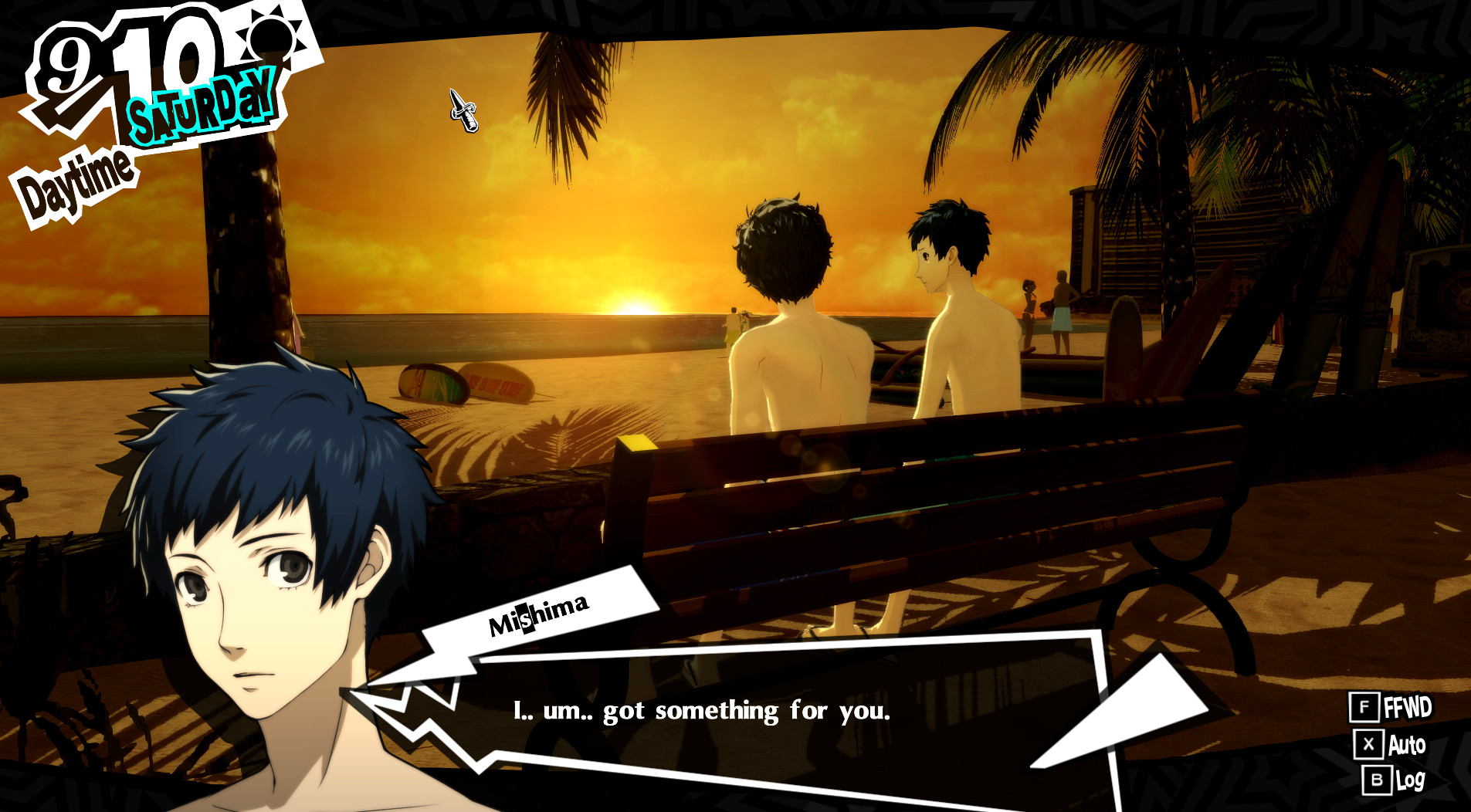Image resolution: width=1471 pixels, height=812 pixels.
Task: Enable Auto dialogue playback
Action: click(x=1405, y=746)
